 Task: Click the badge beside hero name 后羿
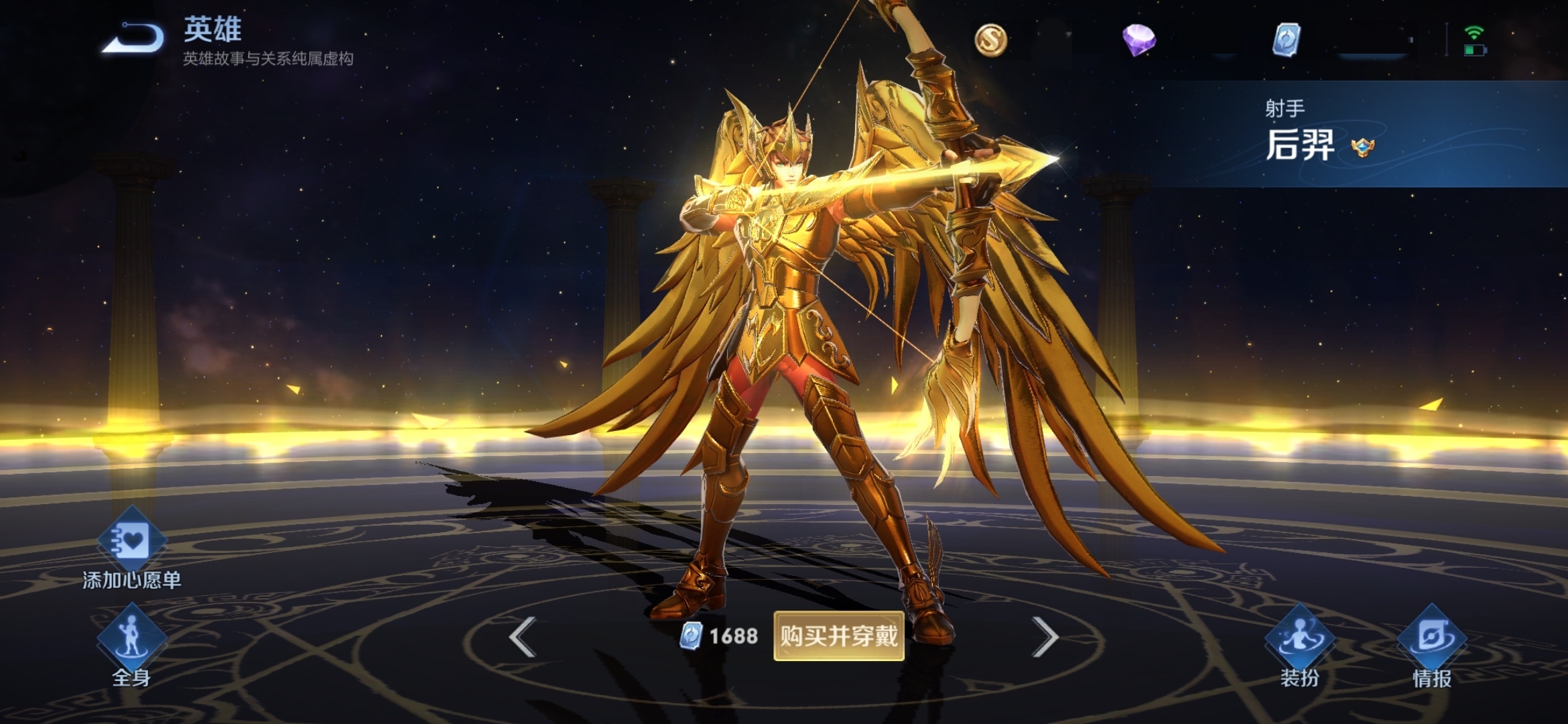click(x=1362, y=147)
